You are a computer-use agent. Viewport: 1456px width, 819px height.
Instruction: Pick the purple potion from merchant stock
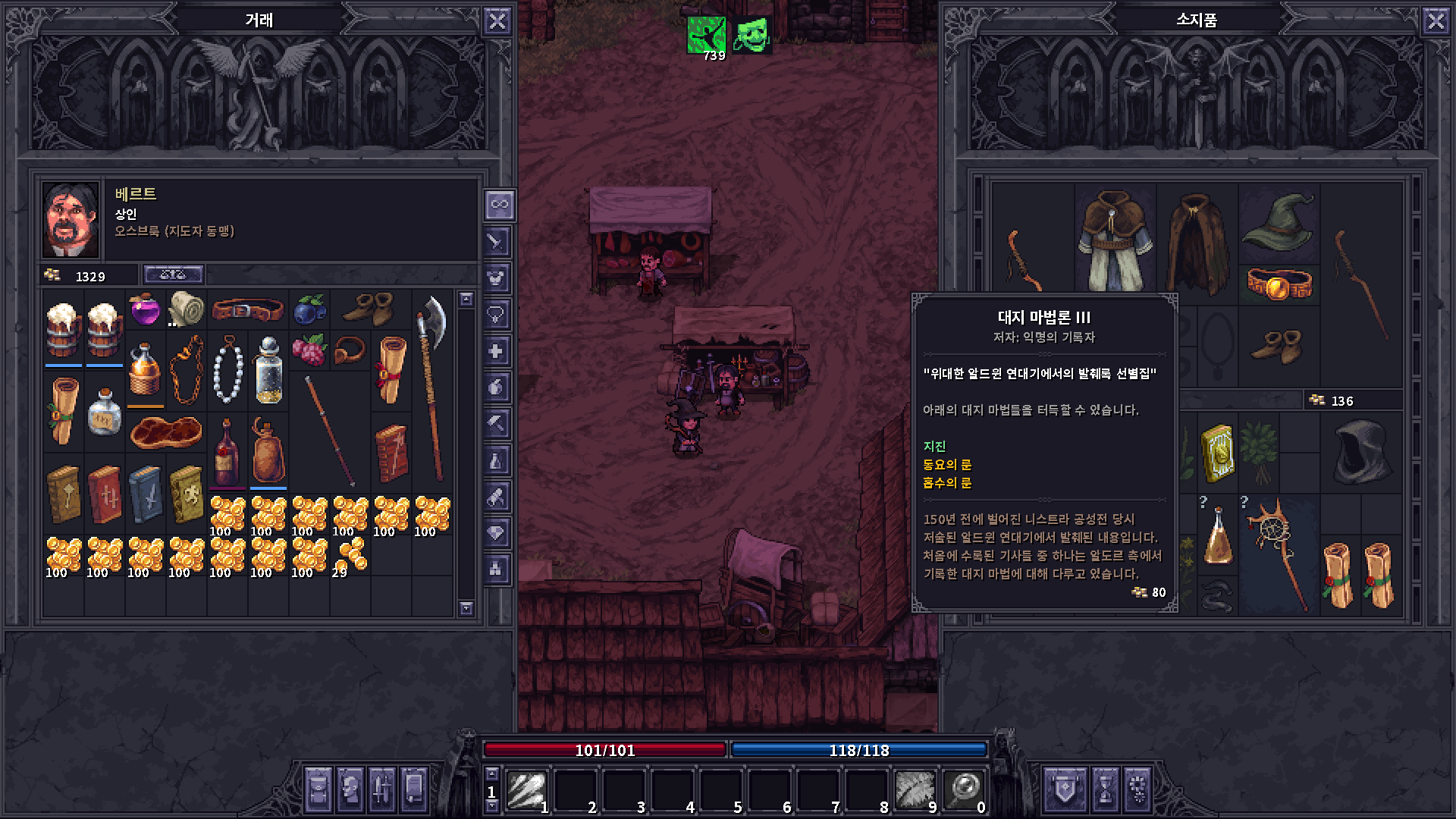tap(145, 309)
